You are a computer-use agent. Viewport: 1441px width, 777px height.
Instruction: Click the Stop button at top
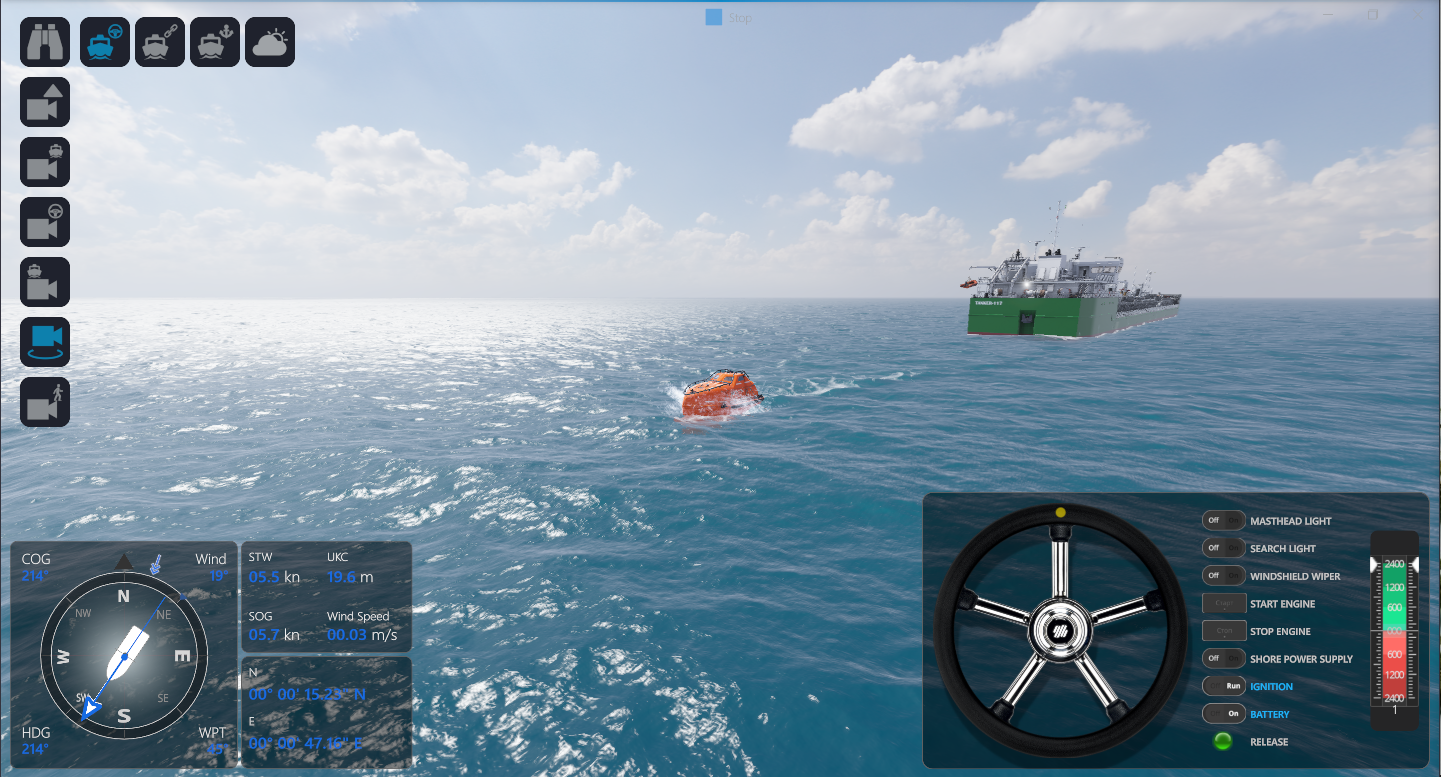(x=728, y=18)
